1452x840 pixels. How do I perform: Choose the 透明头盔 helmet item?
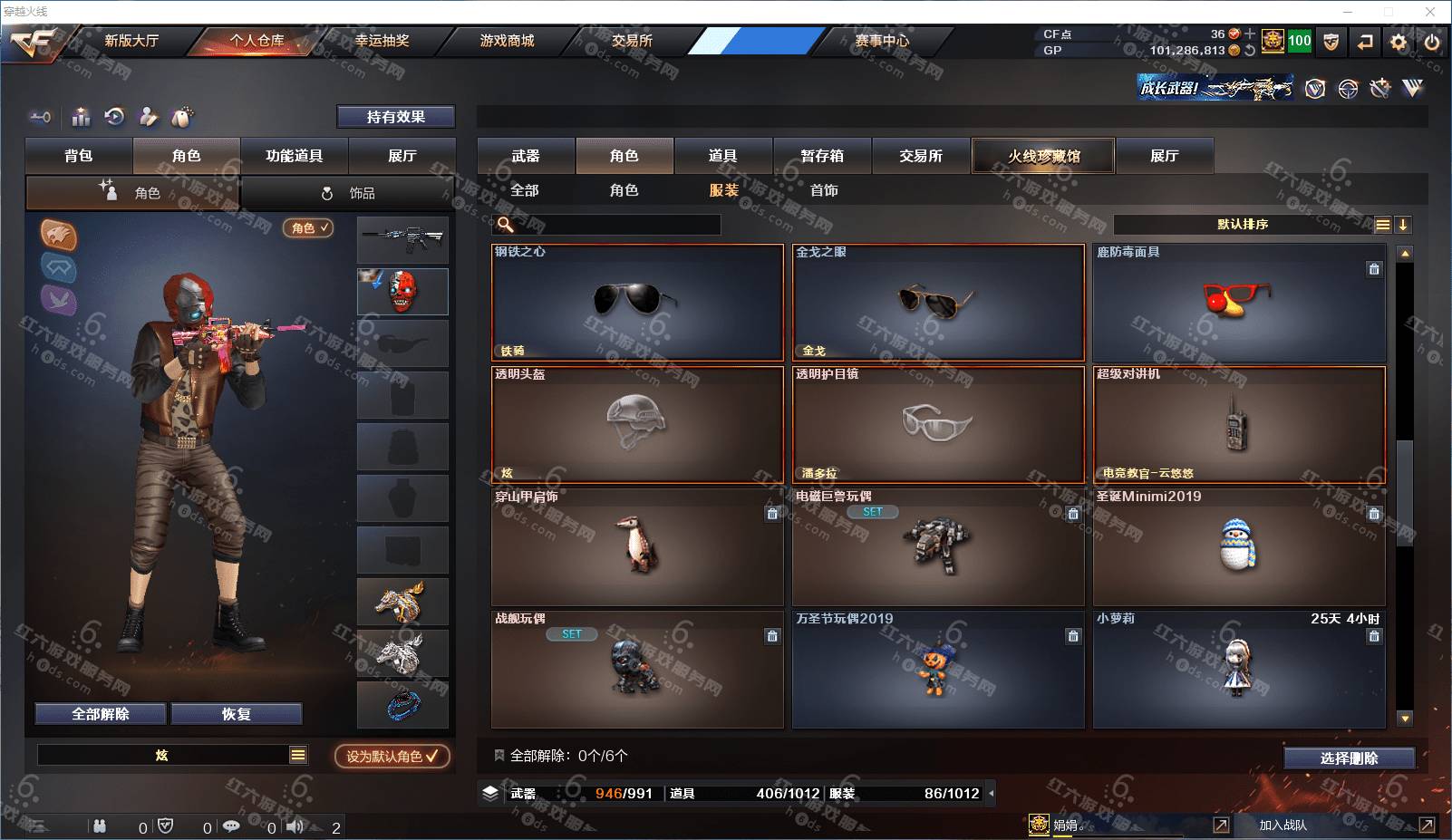click(x=637, y=424)
